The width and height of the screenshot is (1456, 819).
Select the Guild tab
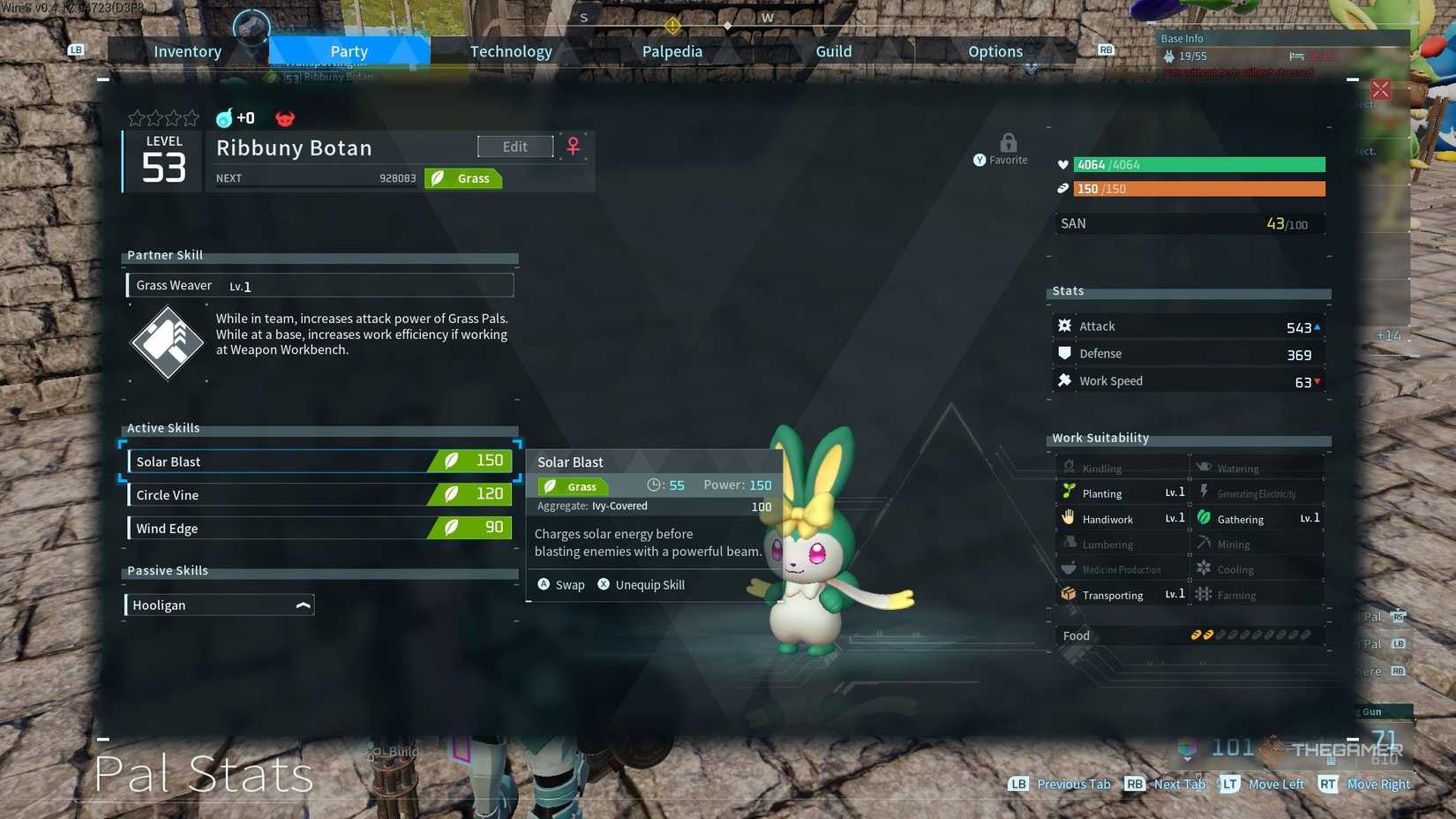click(833, 51)
